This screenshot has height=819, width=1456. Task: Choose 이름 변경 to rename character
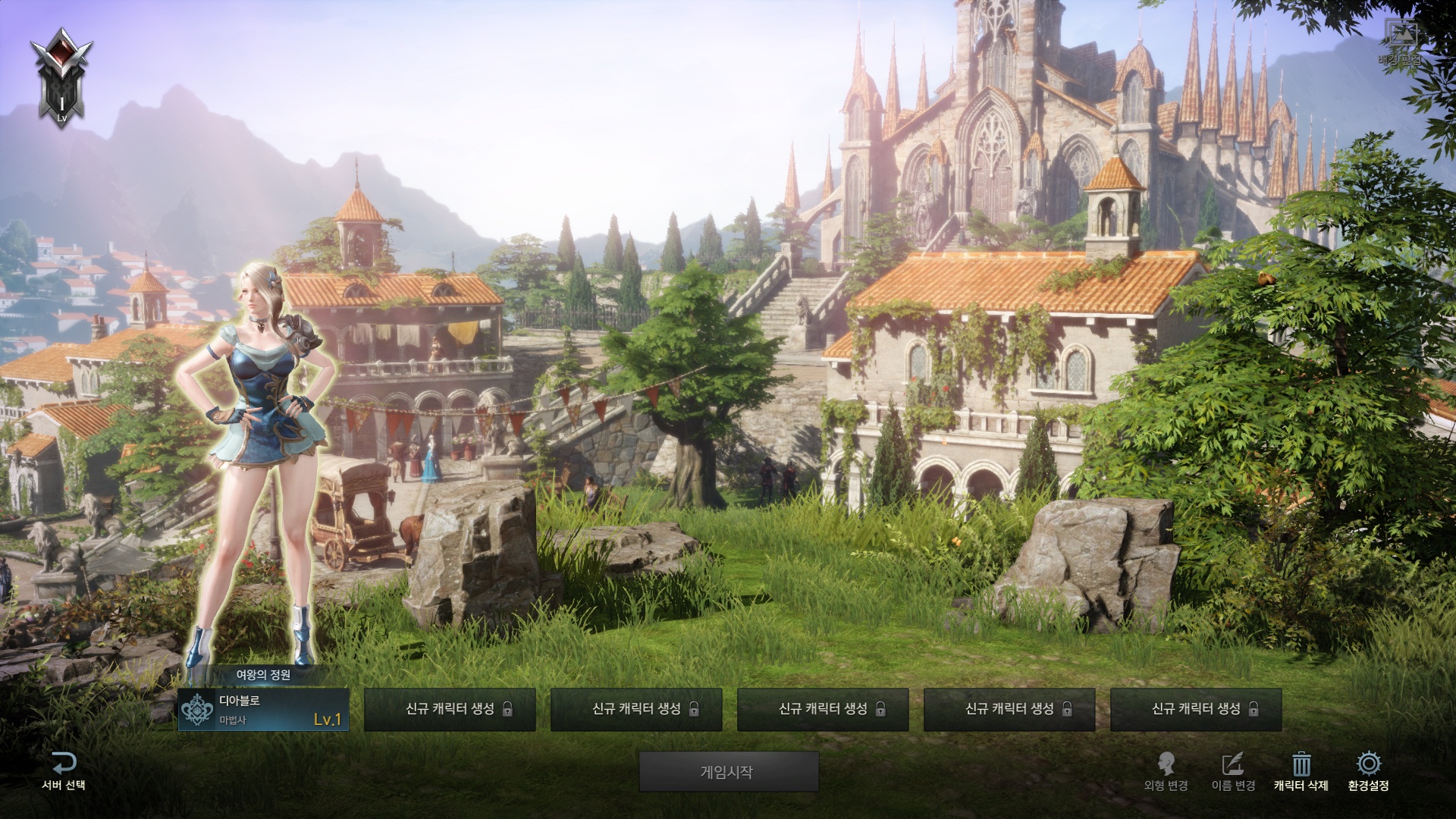[1234, 771]
